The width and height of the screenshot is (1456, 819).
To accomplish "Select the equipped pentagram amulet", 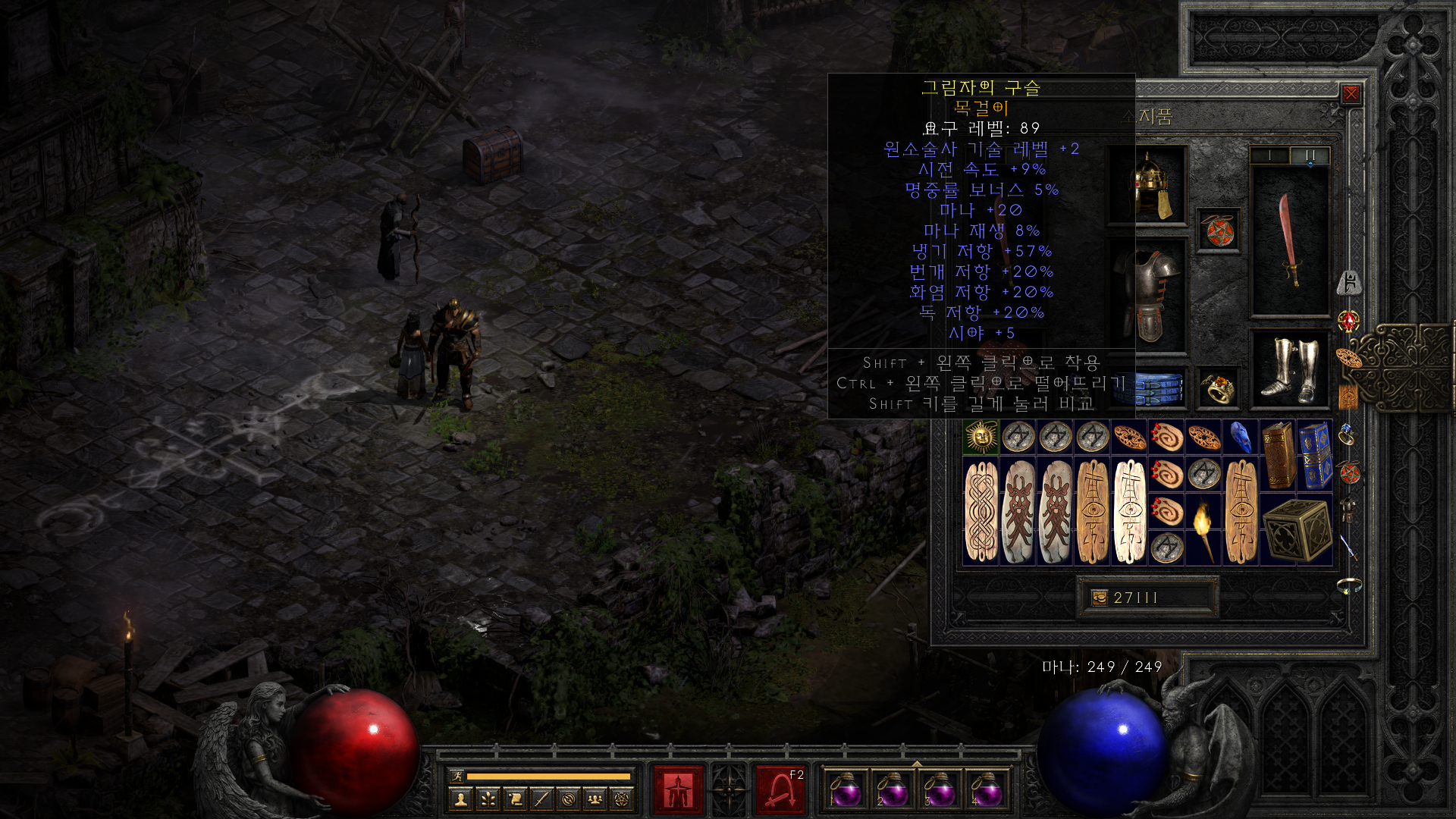I will [x=1219, y=231].
